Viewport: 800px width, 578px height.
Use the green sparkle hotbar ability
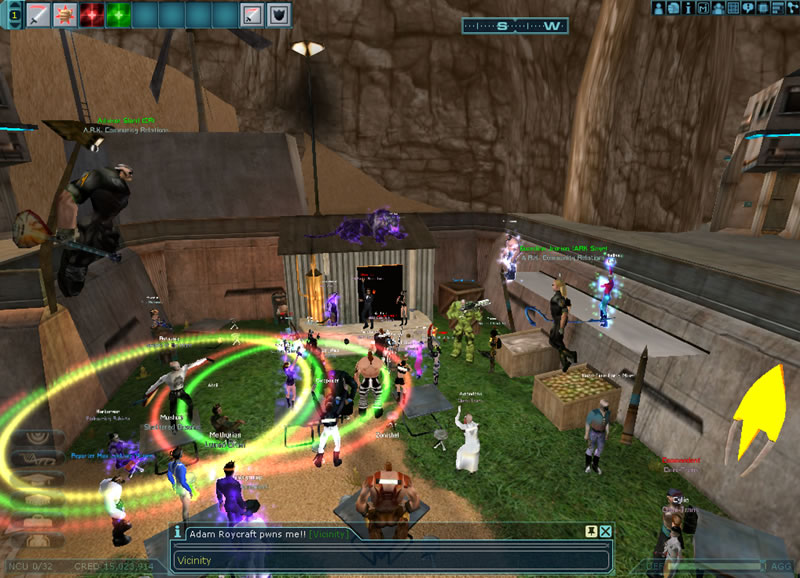click(x=119, y=15)
